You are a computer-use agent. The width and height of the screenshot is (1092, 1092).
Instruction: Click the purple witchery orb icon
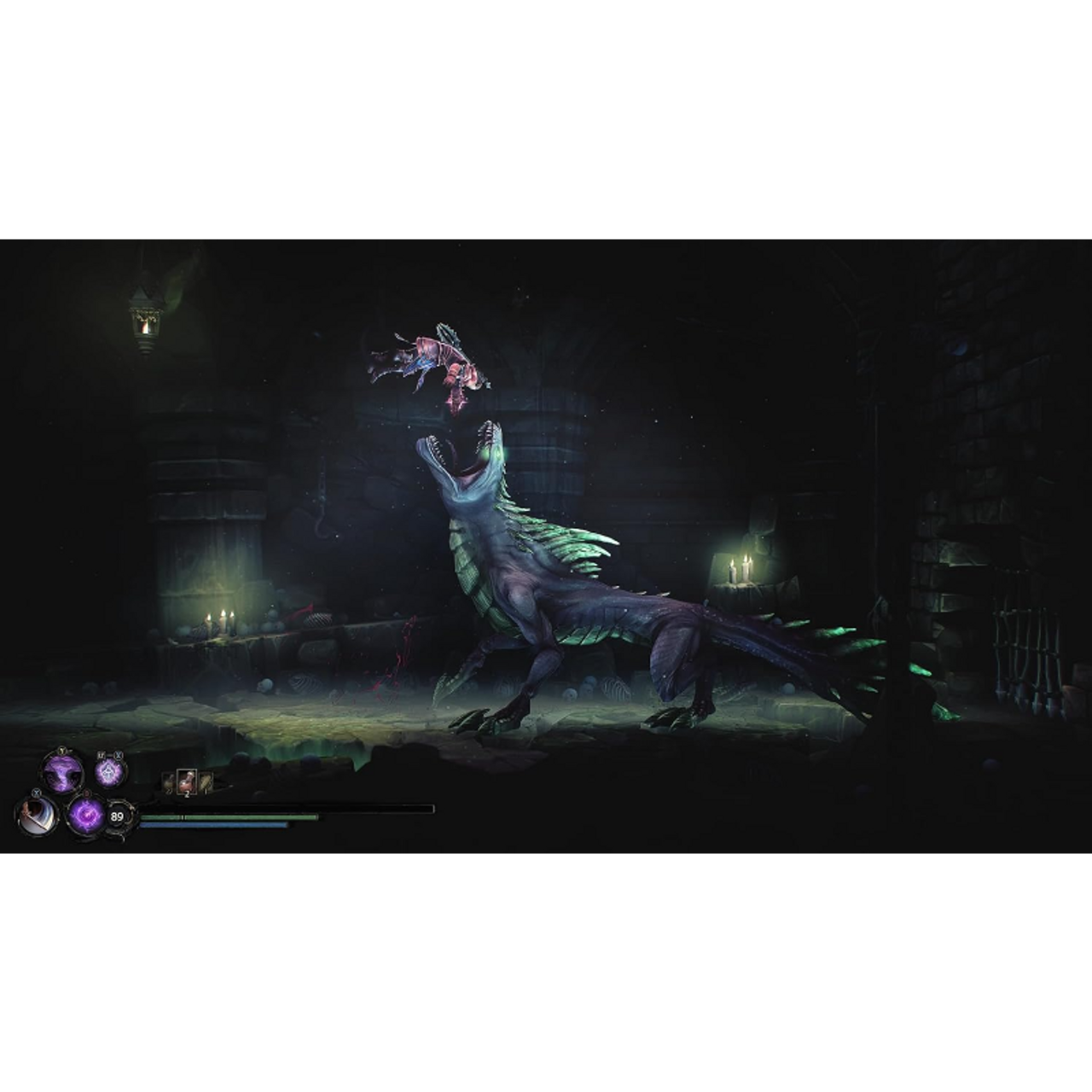(x=86, y=816)
